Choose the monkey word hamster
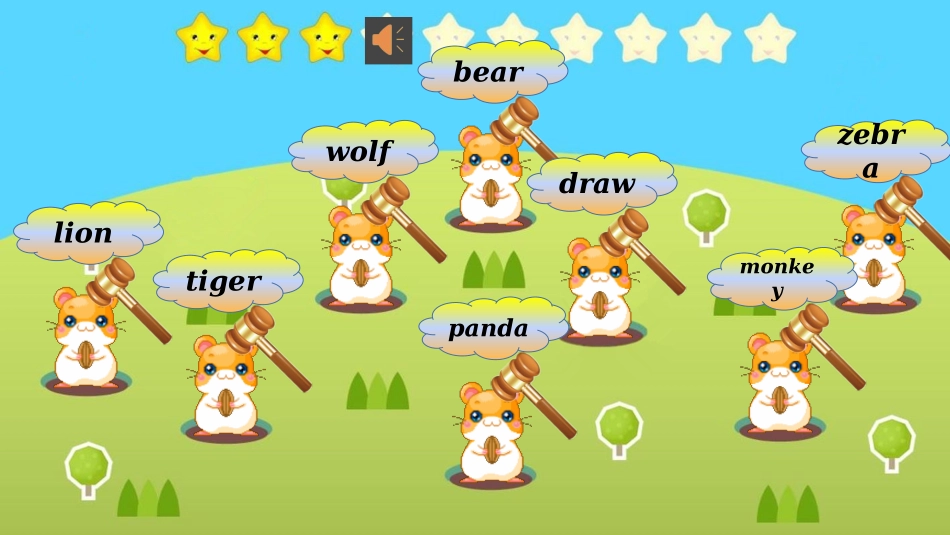Viewport: 950px width, 535px height. [780, 387]
